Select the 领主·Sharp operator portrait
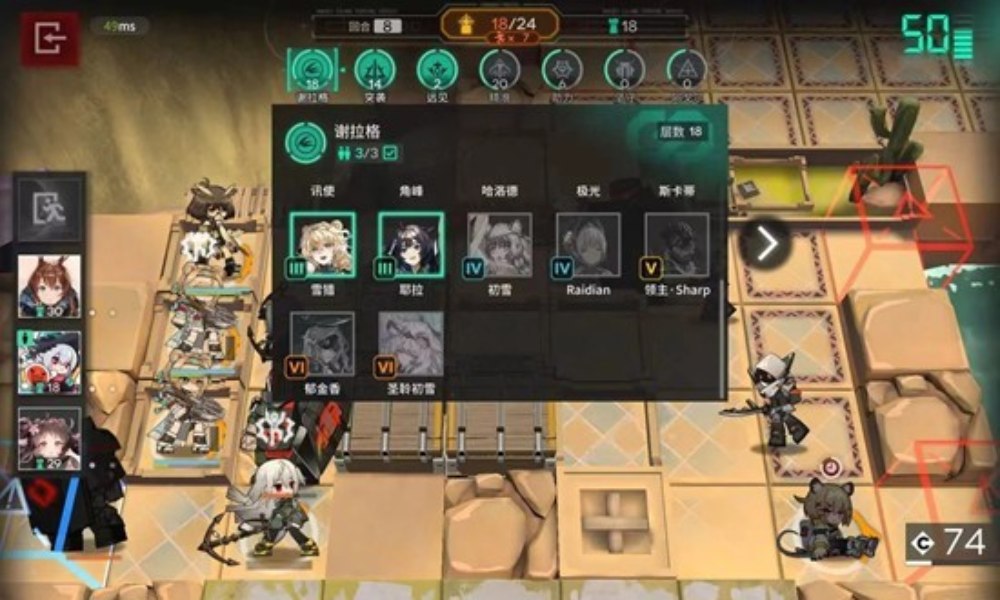 pyautogui.click(x=677, y=245)
